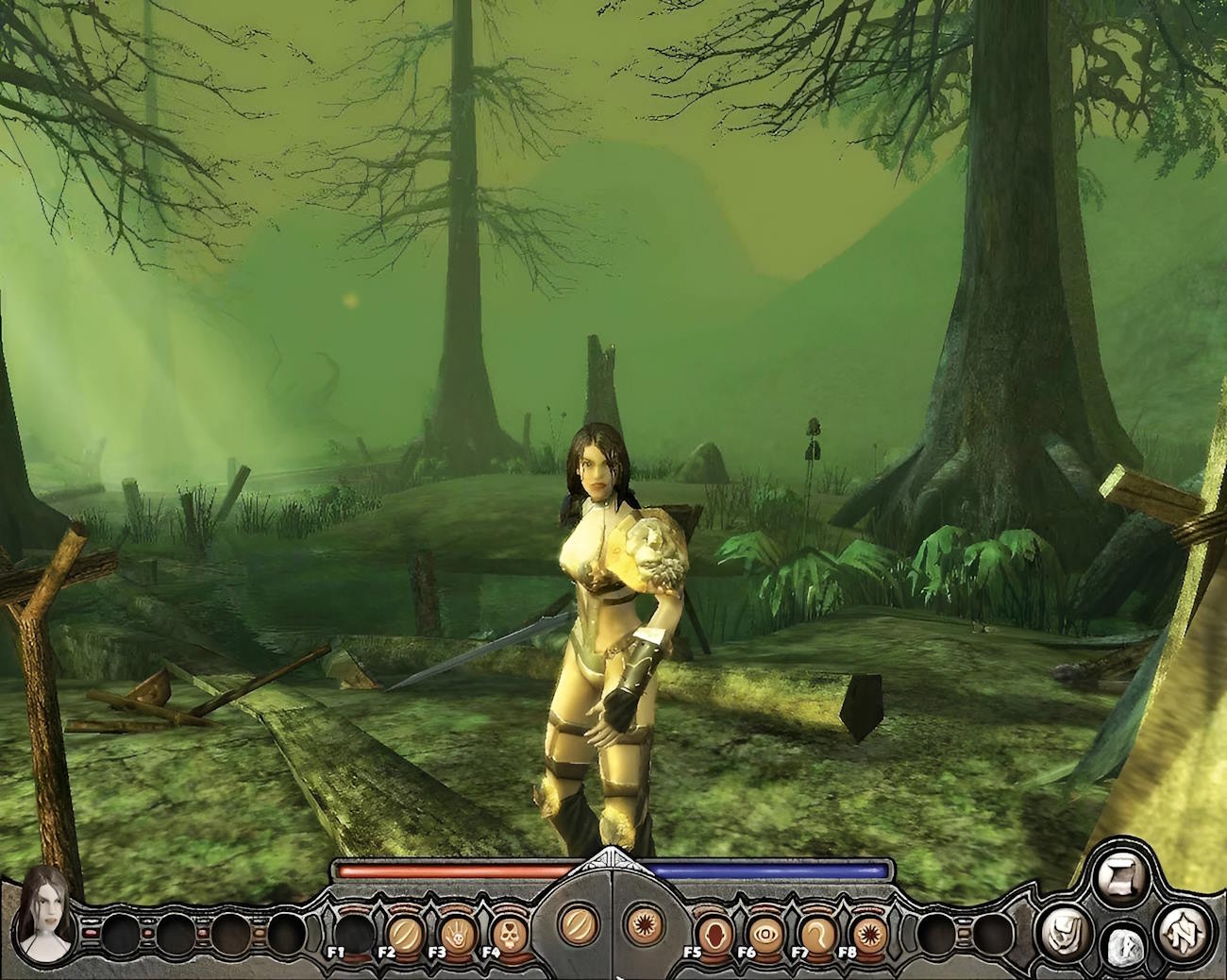Activate the F5 head-silhouette spell
Screen dimensions: 1227x980
pos(715,933)
